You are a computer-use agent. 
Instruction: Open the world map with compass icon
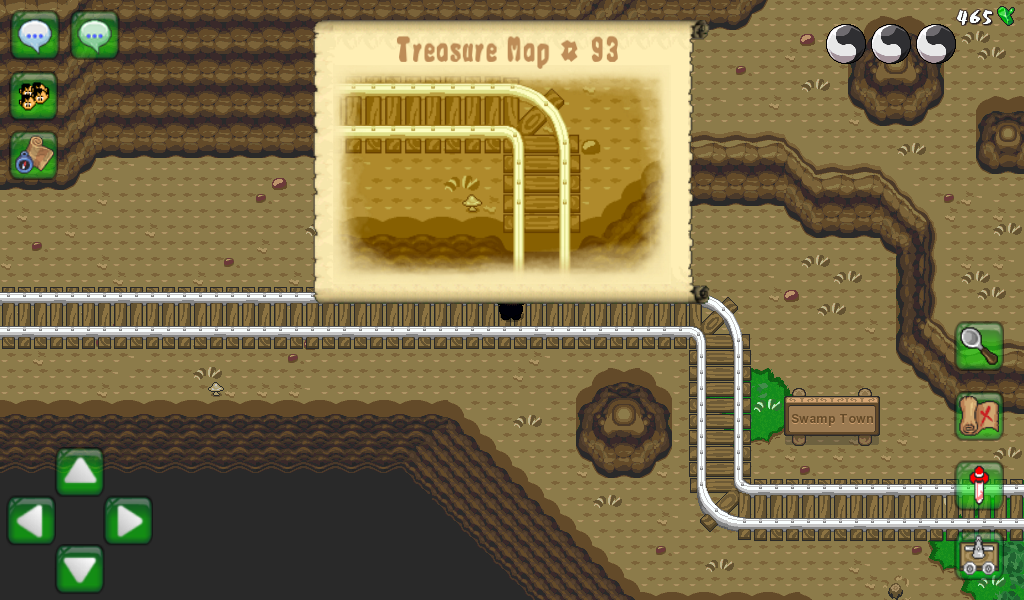point(35,155)
